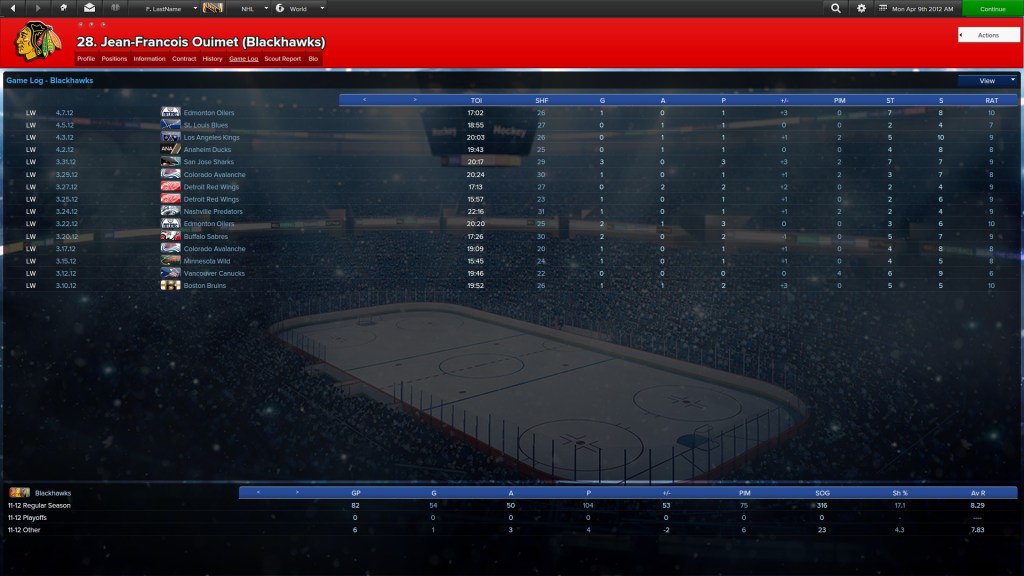The height and width of the screenshot is (576, 1024).
Task: Open the Scout Report tab
Action: (x=282, y=59)
